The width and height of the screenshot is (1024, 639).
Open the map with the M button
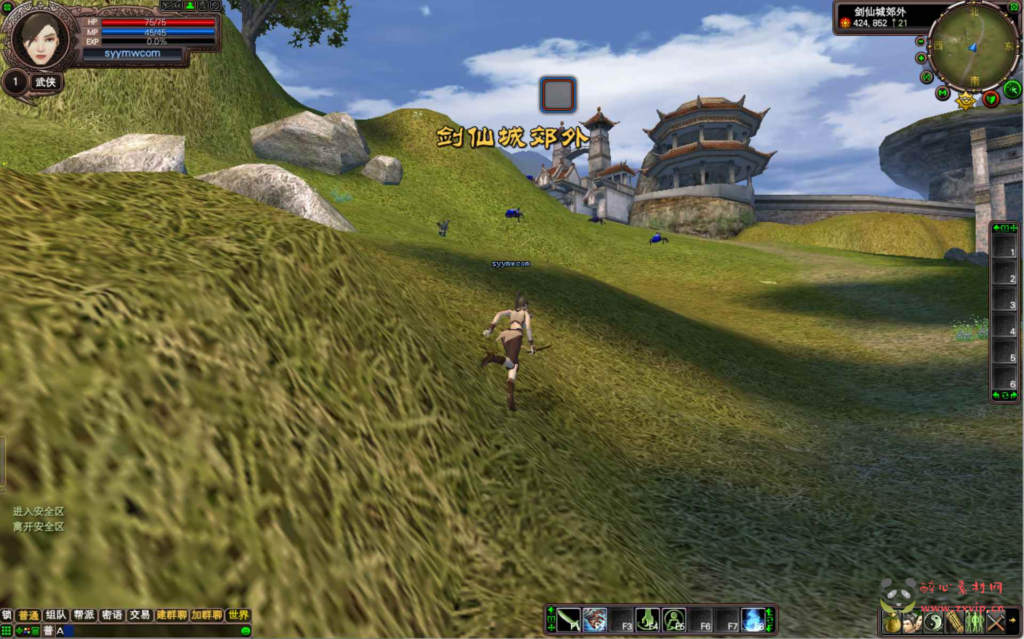pyautogui.click(x=942, y=93)
